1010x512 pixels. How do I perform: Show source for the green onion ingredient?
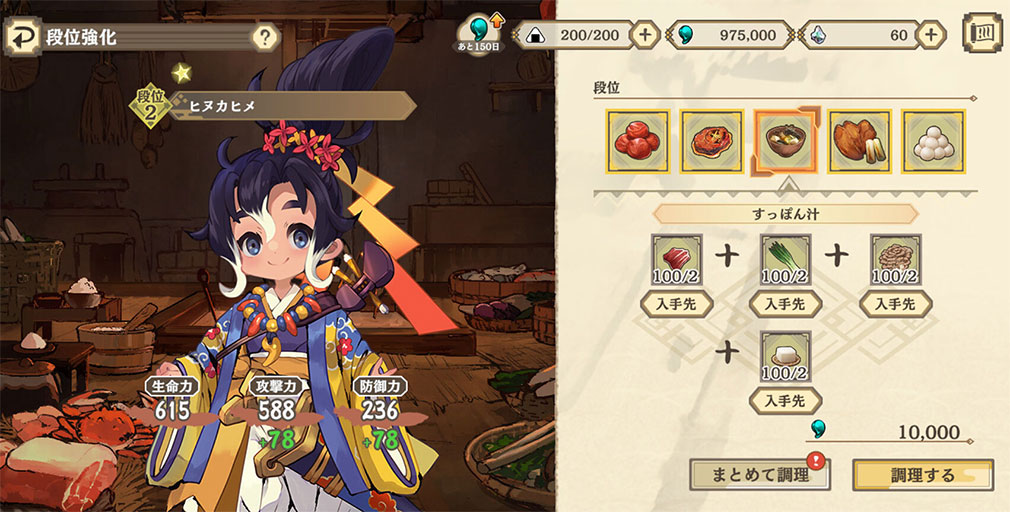(x=785, y=304)
